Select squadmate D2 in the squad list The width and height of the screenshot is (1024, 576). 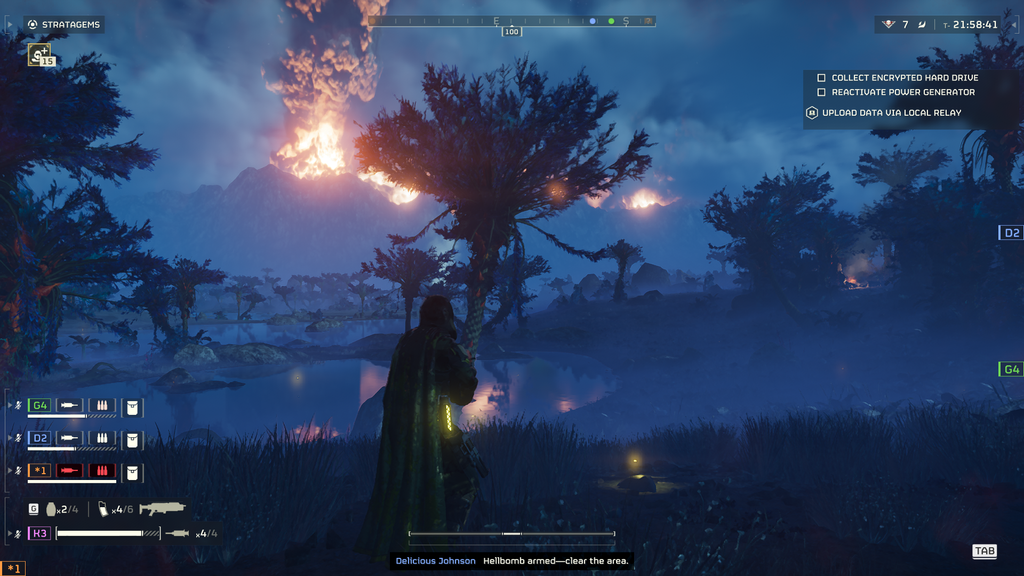click(x=40, y=438)
